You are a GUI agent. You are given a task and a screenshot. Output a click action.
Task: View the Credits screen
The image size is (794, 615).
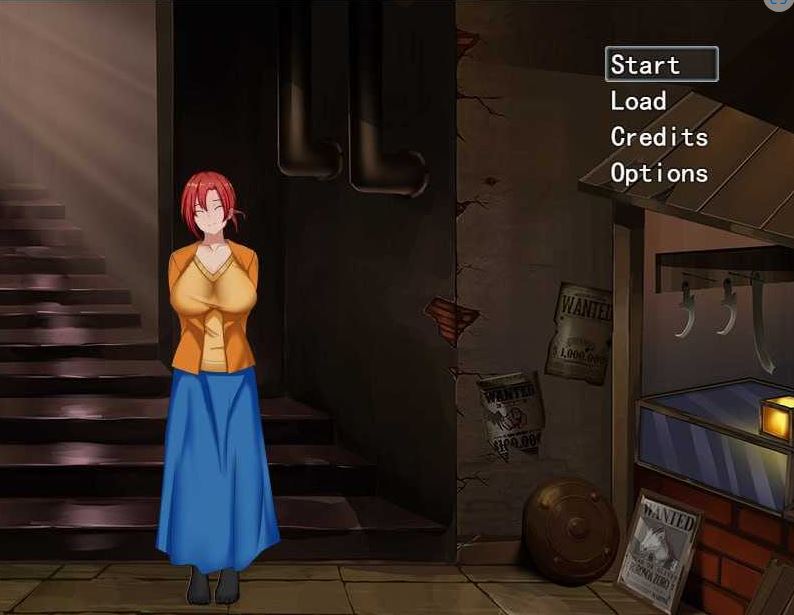pos(659,137)
